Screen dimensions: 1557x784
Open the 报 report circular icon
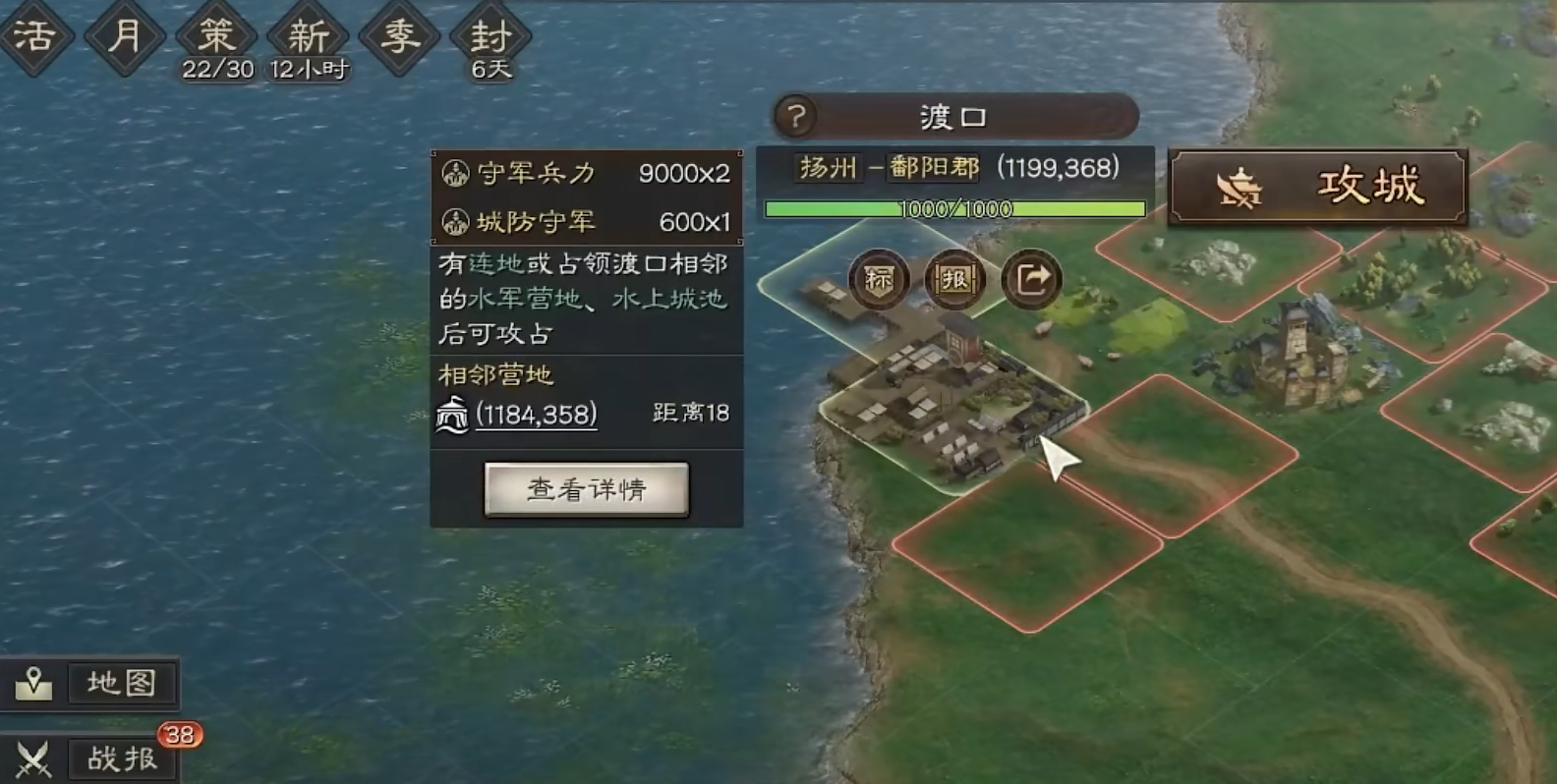pyautogui.click(x=953, y=280)
